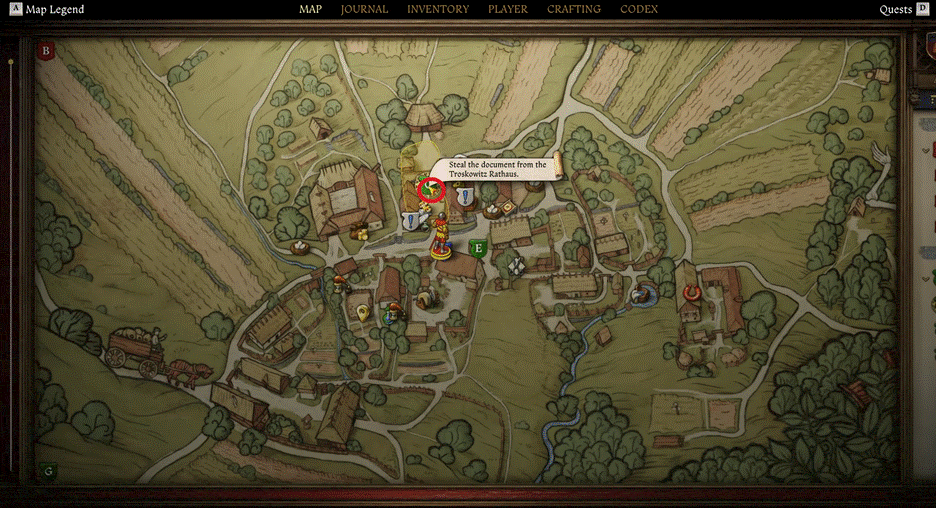Go to the Player tab

click(x=508, y=9)
